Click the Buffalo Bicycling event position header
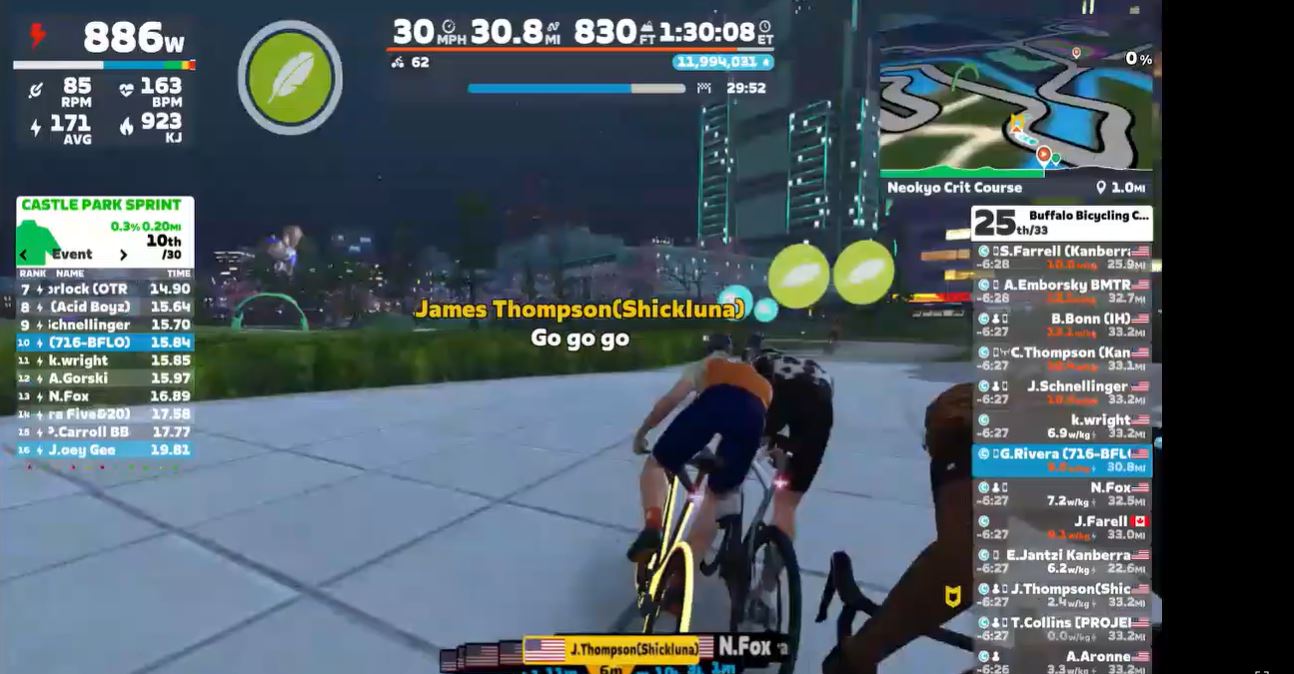Viewport: 1294px width, 674px height. [x=1062, y=222]
